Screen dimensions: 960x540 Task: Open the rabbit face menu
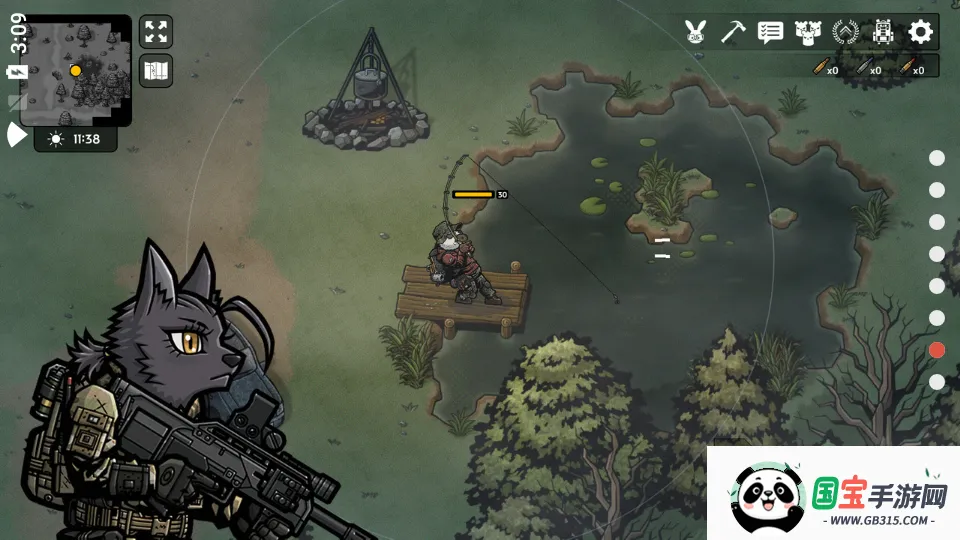pos(696,32)
